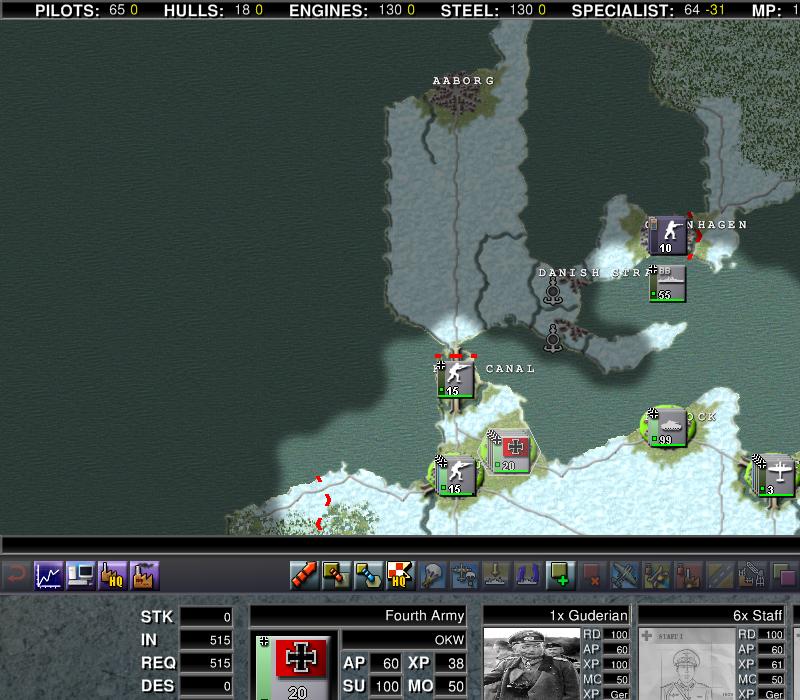
Task: Click the computer monitor toolbar icon
Action: pos(80,575)
